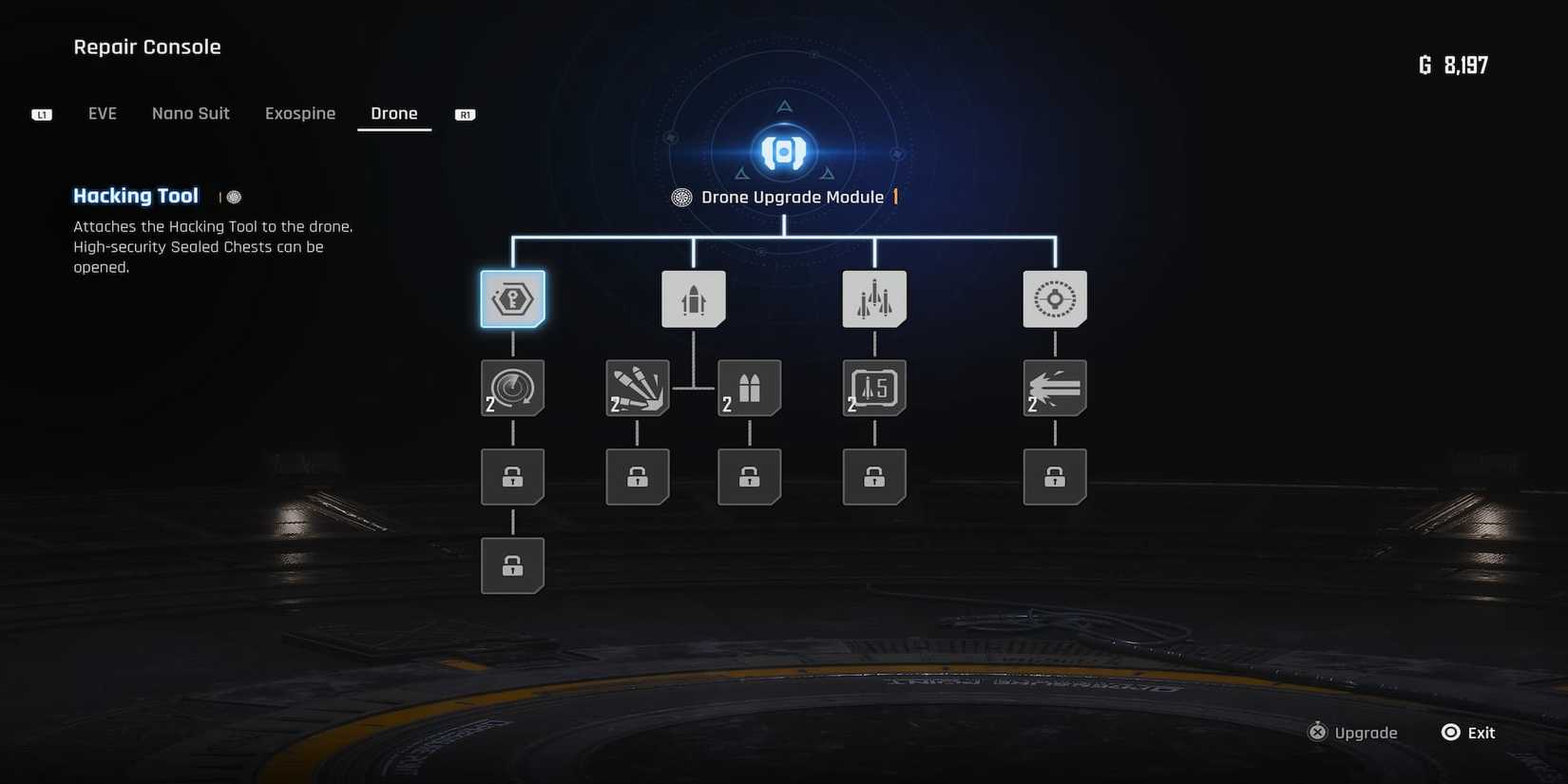Select the missile barrage branch upgrade
The height and width of the screenshot is (784, 1568).
click(874, 297)
